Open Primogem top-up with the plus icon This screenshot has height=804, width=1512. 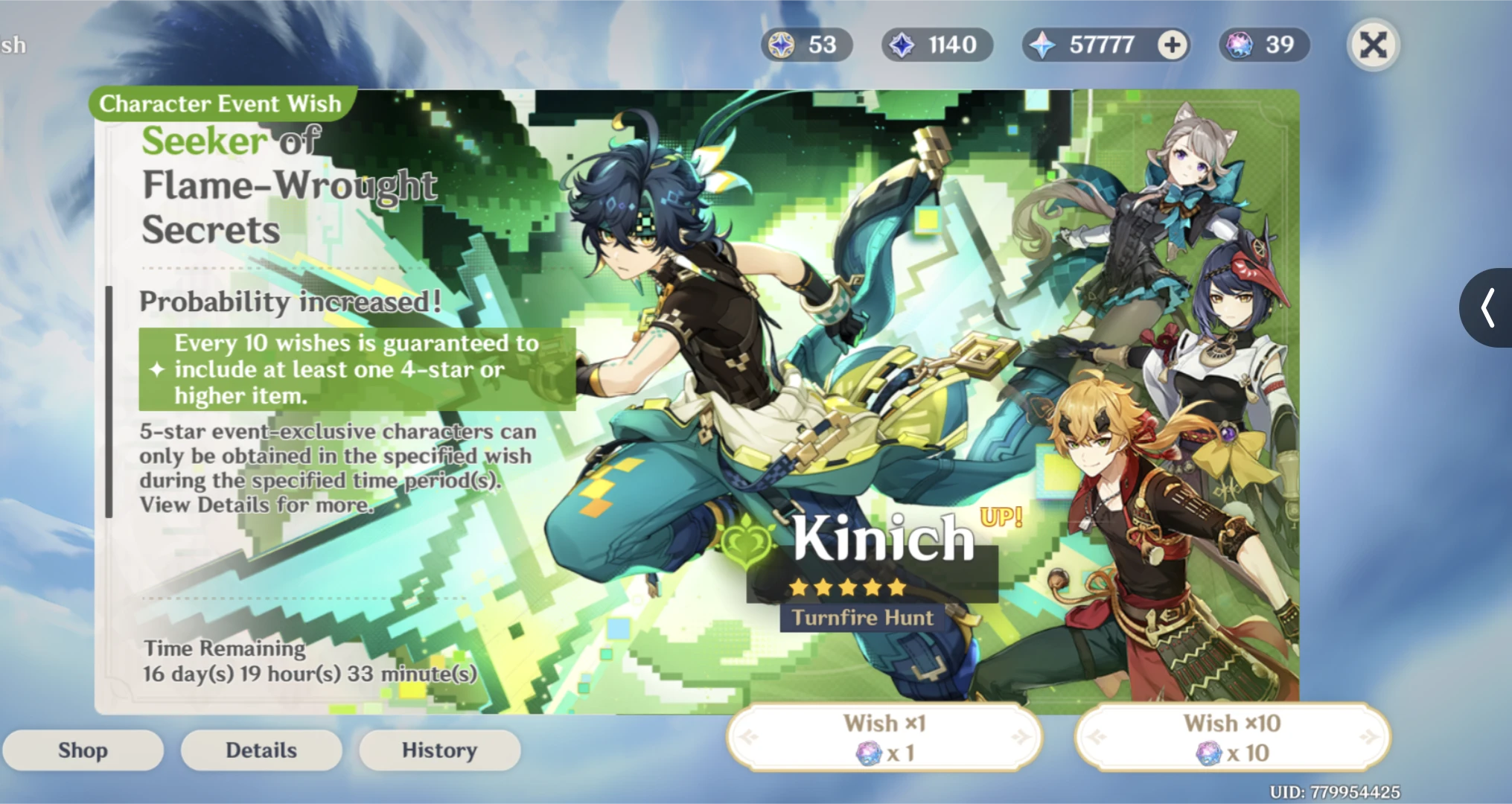(x=1173, y=45)
